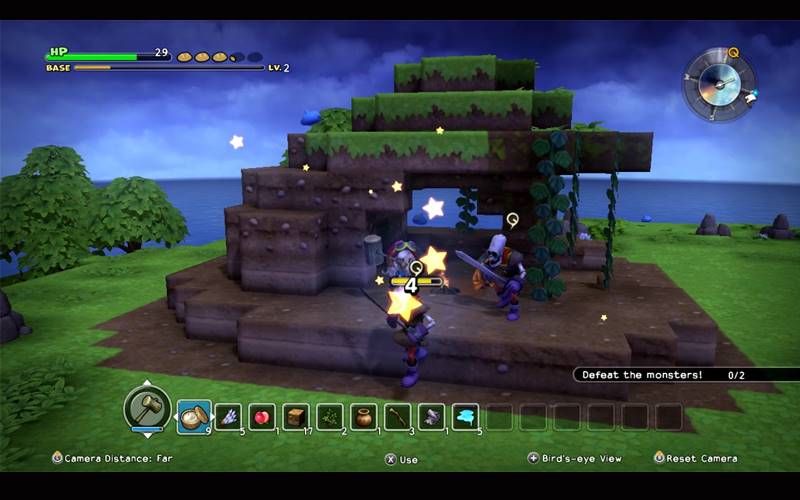
Task: Choose the blue goo hotbar slot
Action: click(465, 416)
